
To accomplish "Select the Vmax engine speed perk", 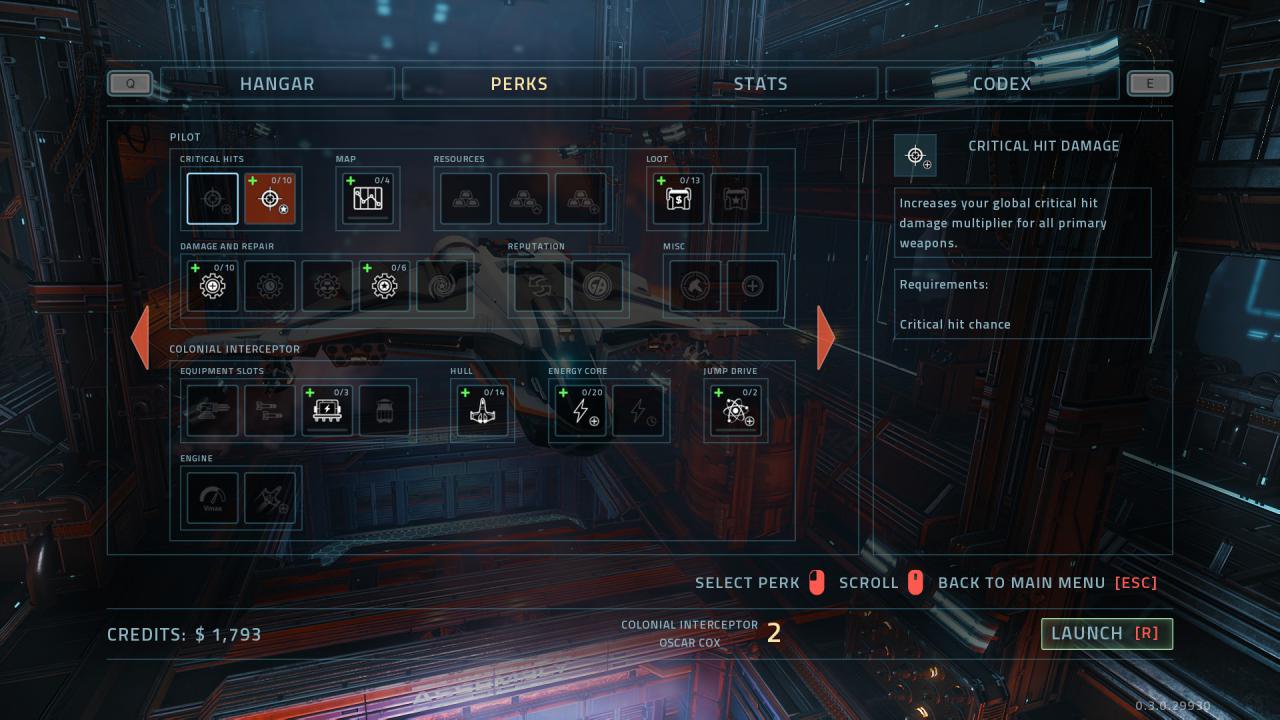I will [x=212, y=498].
